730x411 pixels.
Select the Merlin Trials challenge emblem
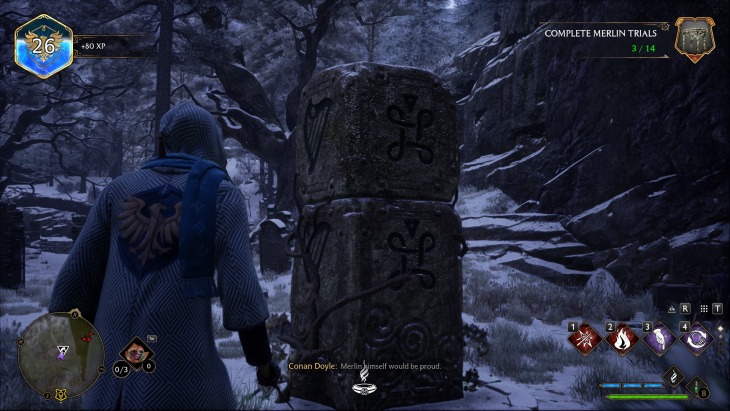(x=693, y=39)
